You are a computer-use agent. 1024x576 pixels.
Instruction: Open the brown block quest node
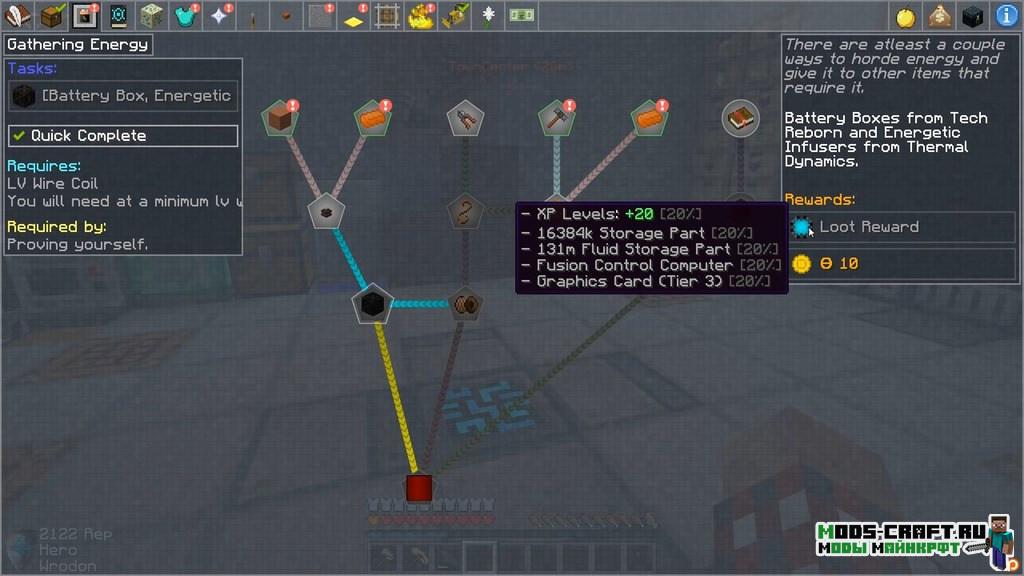pyautogui.click(x=281, y=119)
